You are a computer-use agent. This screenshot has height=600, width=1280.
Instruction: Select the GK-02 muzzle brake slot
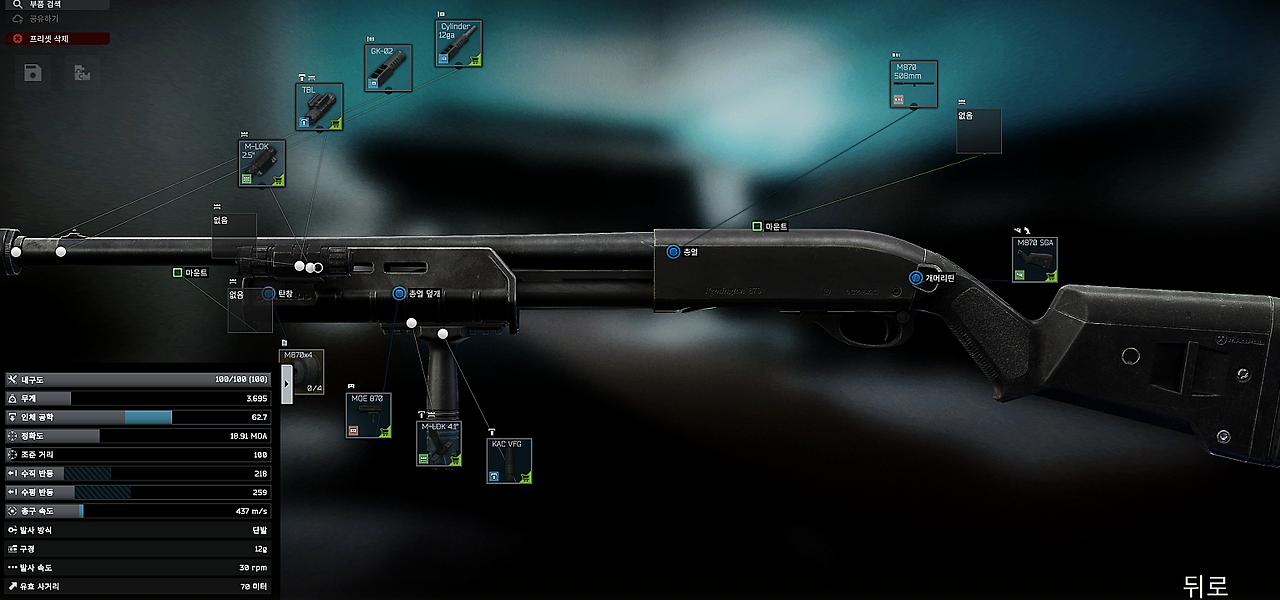(388, 69)
